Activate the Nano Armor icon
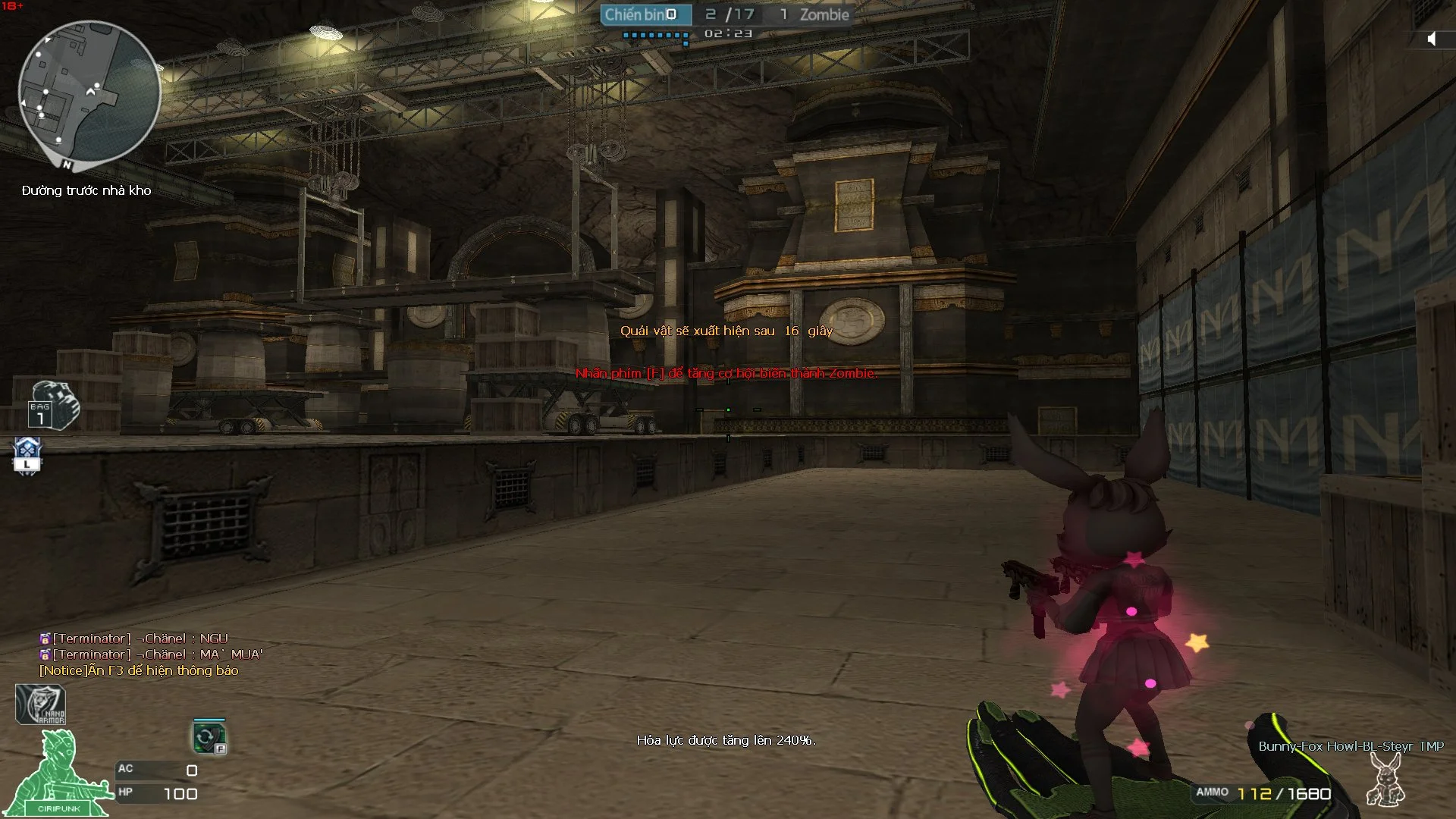The height and width of the screenshot is (819, 1456). click(41, 704)
